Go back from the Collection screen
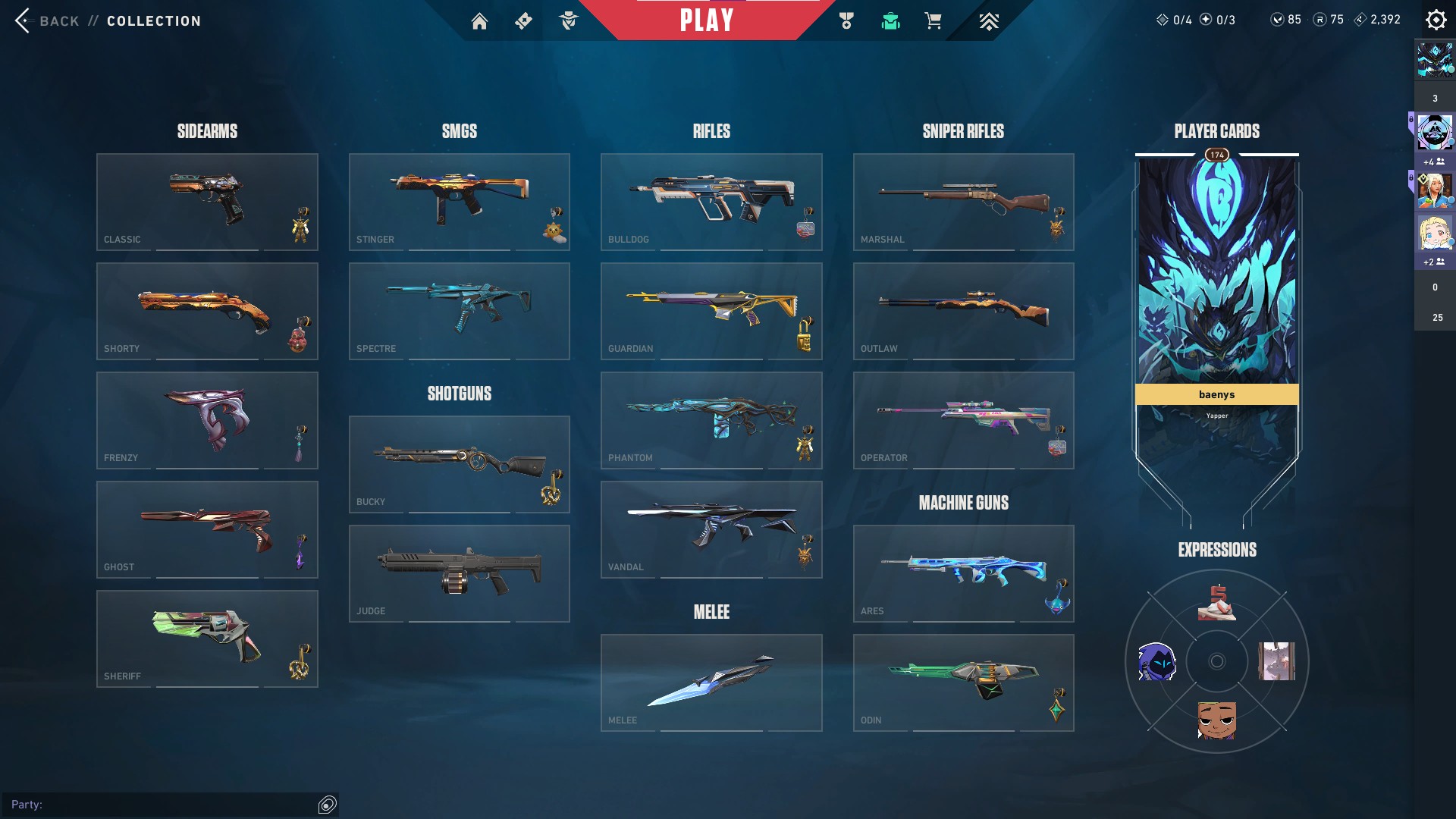The image size is (1456, 819). pos(47,20)
